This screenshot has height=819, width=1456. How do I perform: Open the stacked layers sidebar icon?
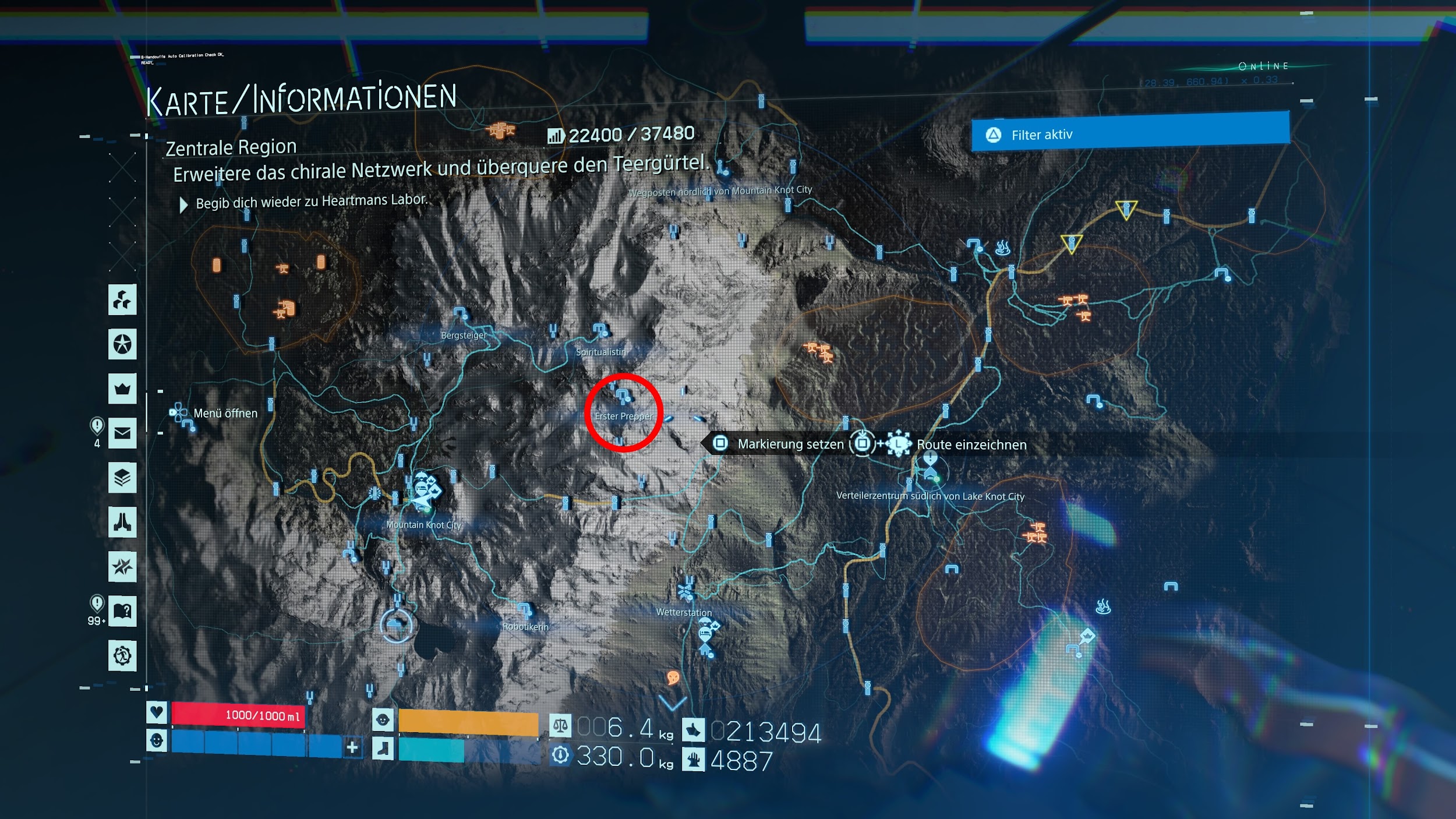[x=122, y=478]
